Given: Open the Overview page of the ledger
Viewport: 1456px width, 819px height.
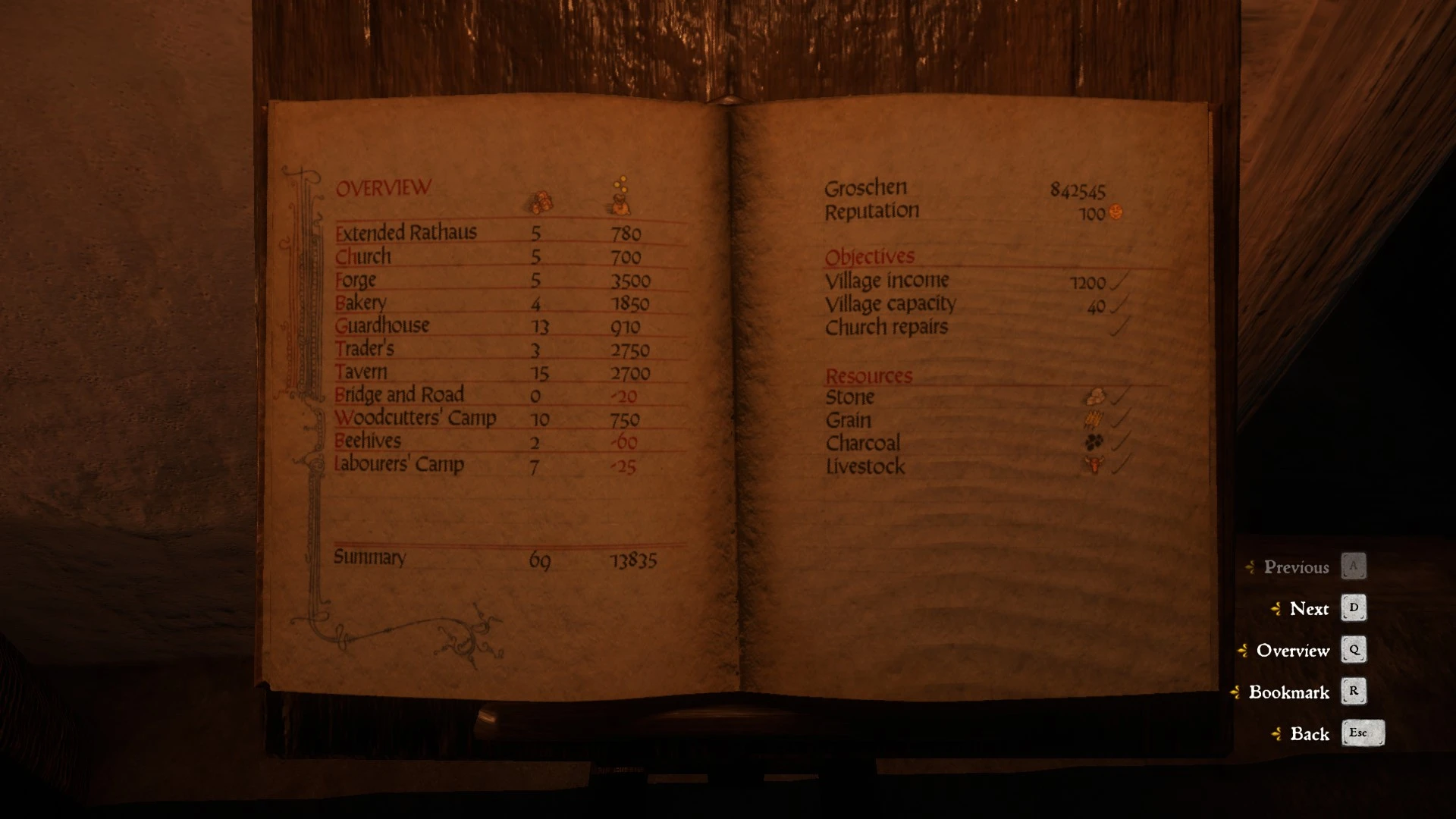Looking at the screenshot, I should tap(1292, 651).
